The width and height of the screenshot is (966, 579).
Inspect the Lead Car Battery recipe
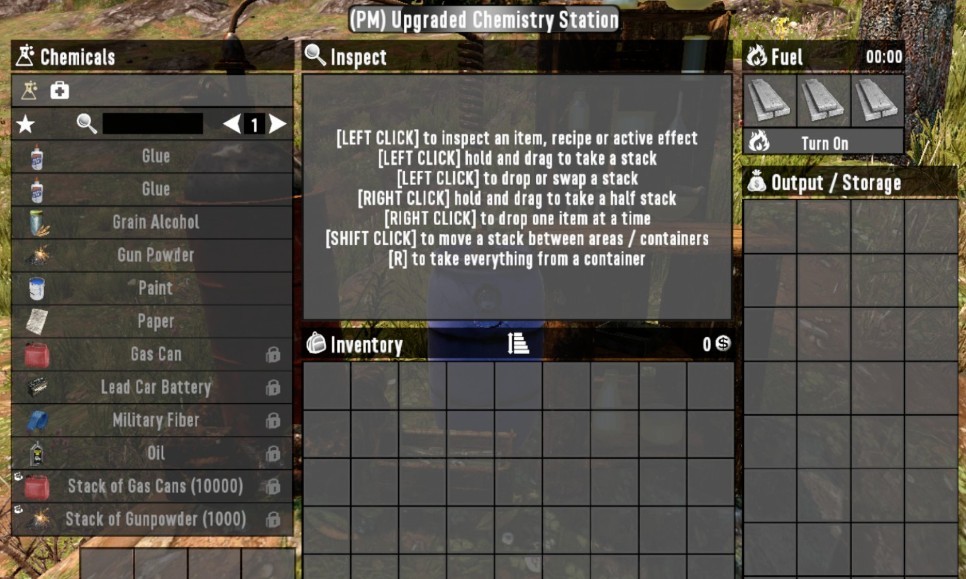point(155,387)
